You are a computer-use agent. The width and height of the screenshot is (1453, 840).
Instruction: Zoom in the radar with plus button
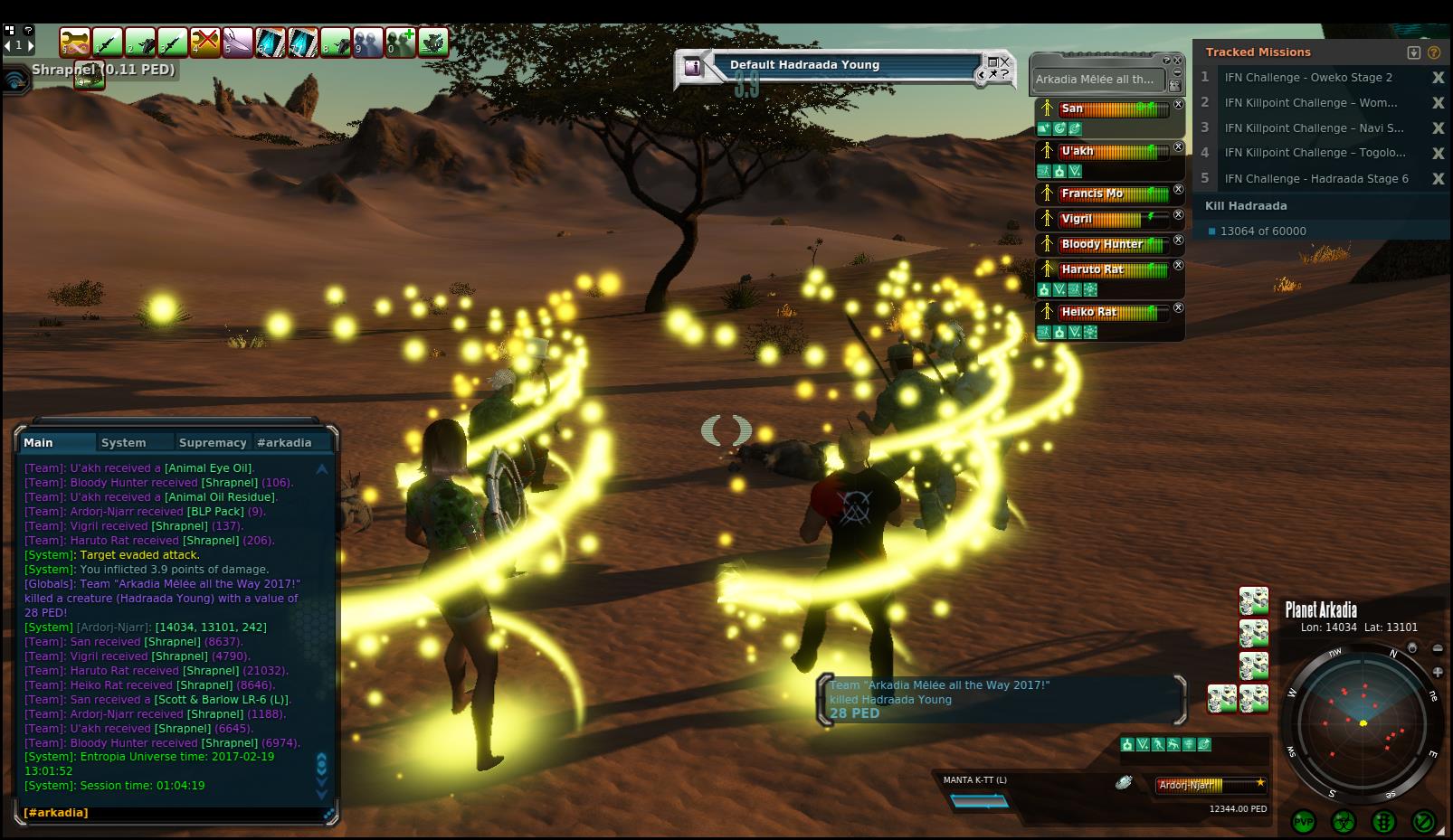(x=1438, y=672)
